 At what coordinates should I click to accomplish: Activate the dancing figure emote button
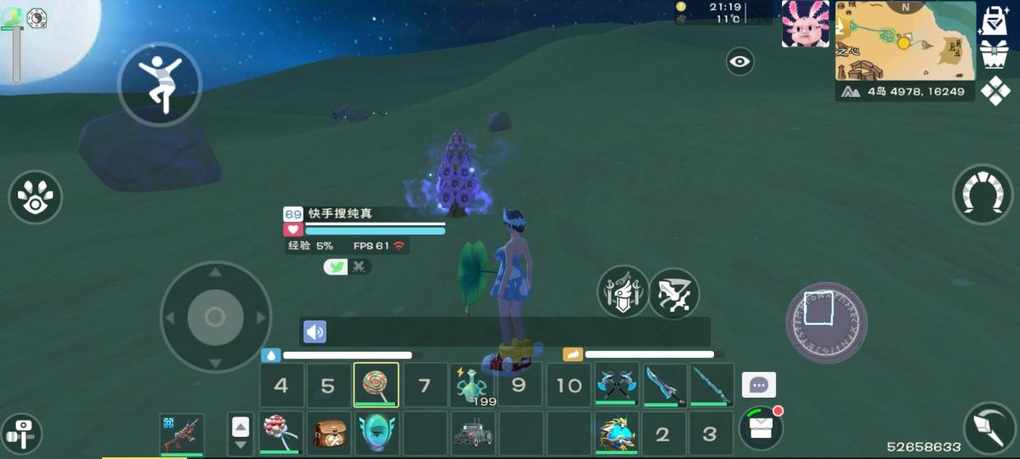[160, 84]
